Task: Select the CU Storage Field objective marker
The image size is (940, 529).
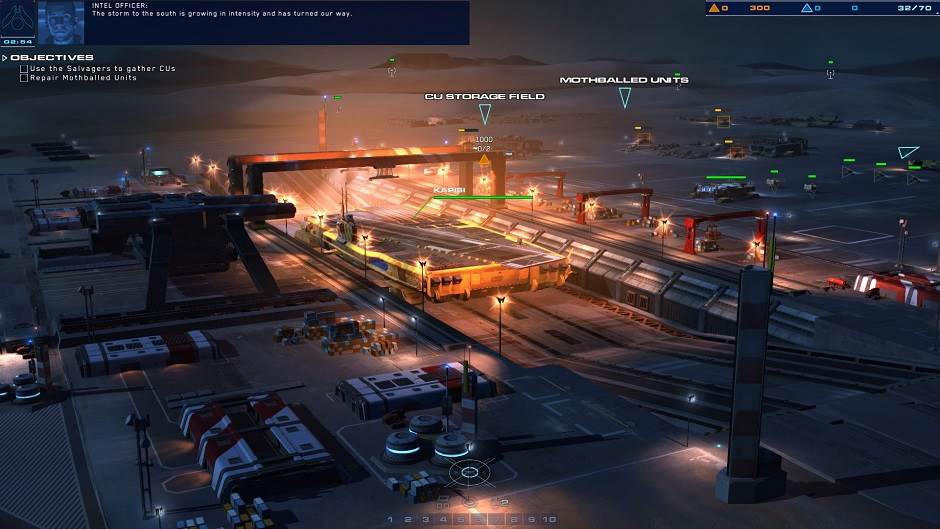Action: click(485, 112)
